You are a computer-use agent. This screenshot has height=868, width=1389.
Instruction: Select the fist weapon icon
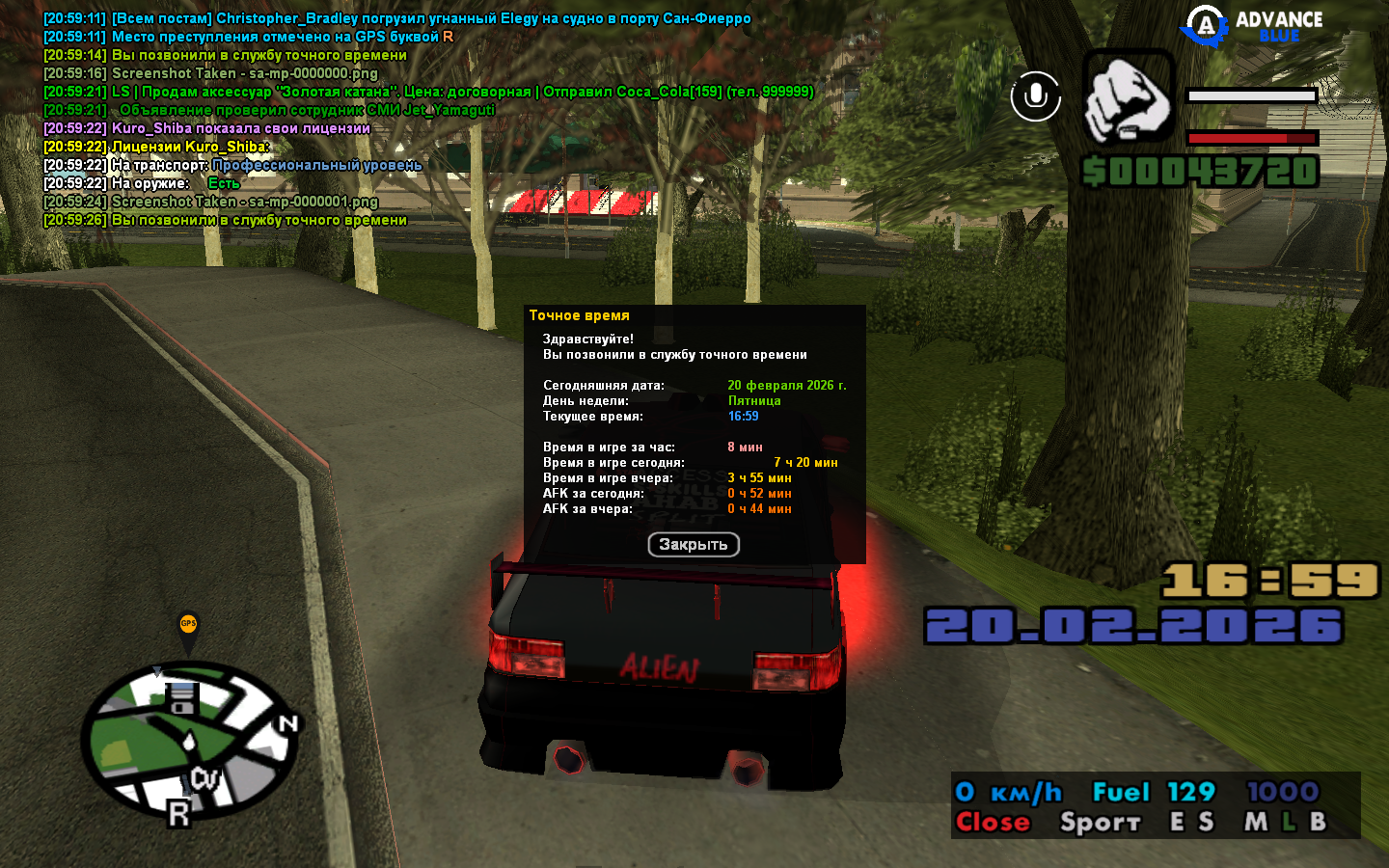[x=1128, y=98]
